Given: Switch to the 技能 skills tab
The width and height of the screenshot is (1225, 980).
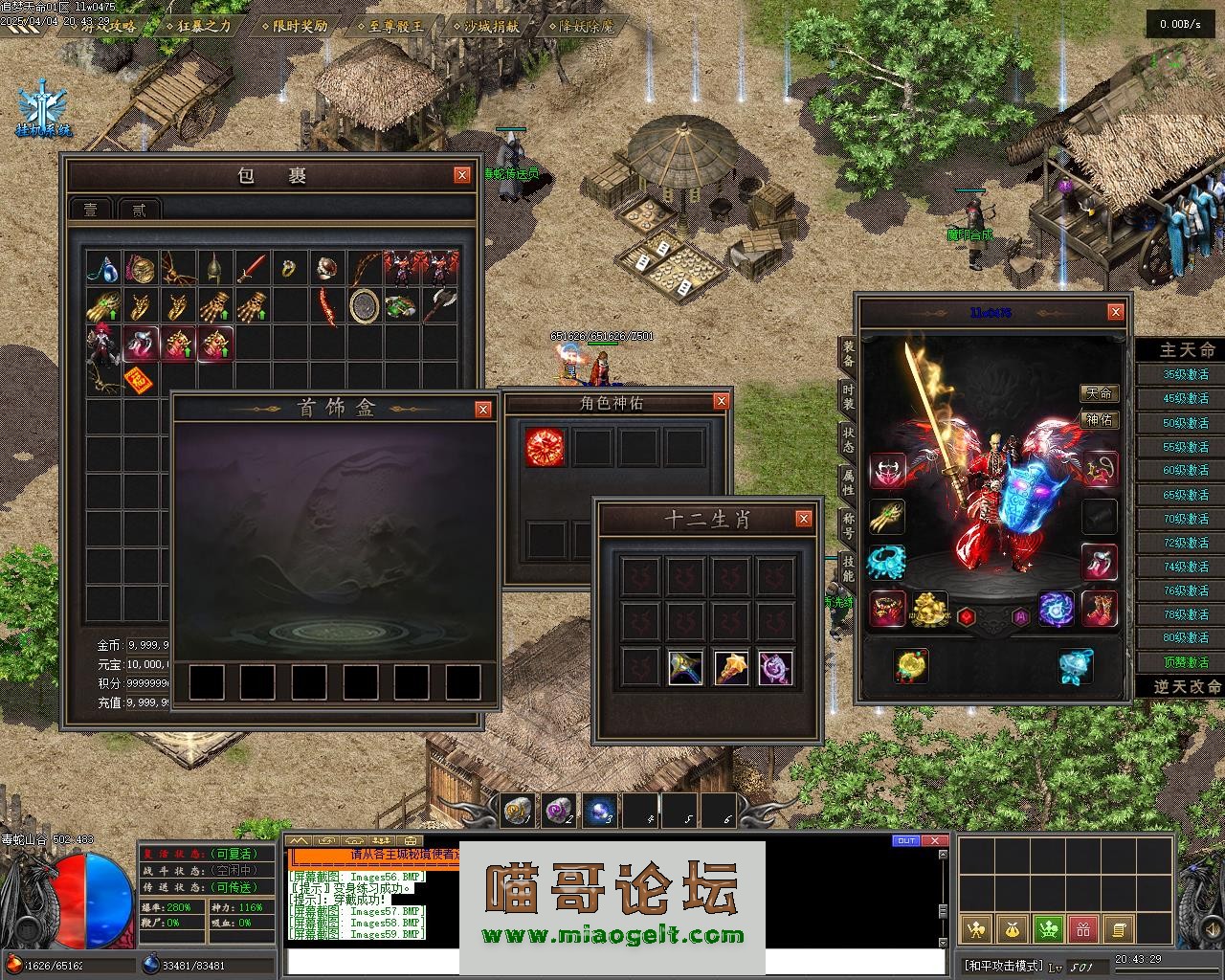Looking at the screenshot, I should (x=848, y=567).
